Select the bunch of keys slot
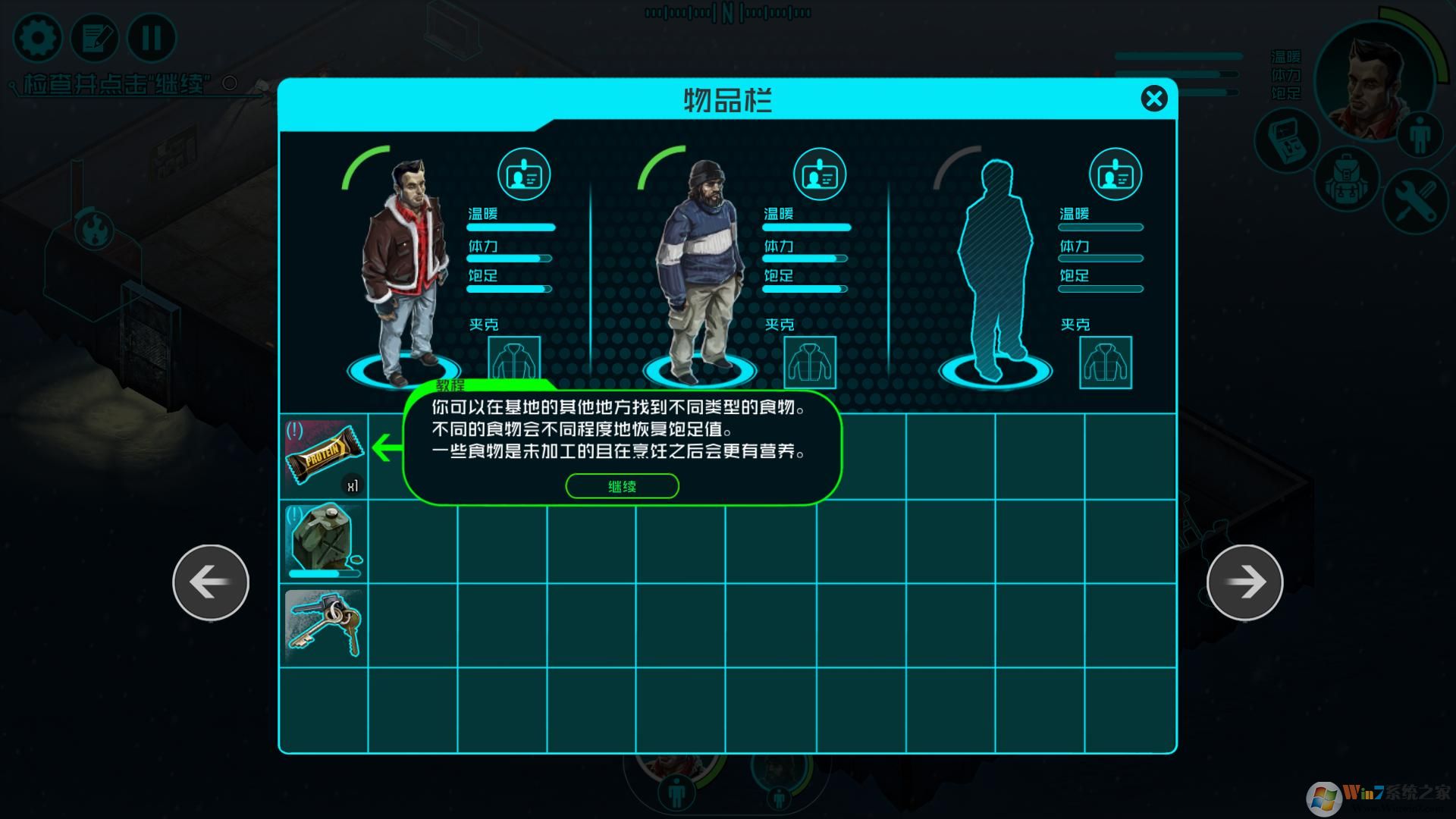The height and width of the screenshot is (819, 1456). pos(324,625)
